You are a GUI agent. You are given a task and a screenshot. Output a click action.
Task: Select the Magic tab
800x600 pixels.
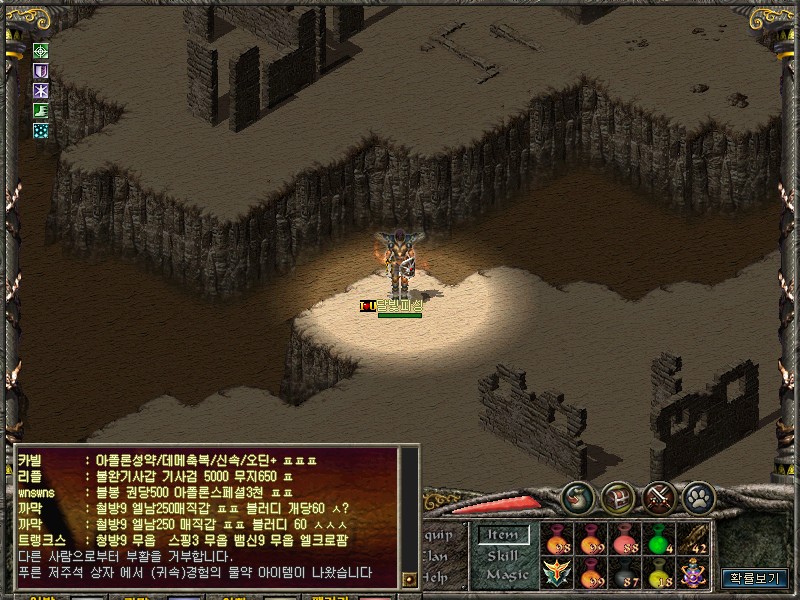507,575
